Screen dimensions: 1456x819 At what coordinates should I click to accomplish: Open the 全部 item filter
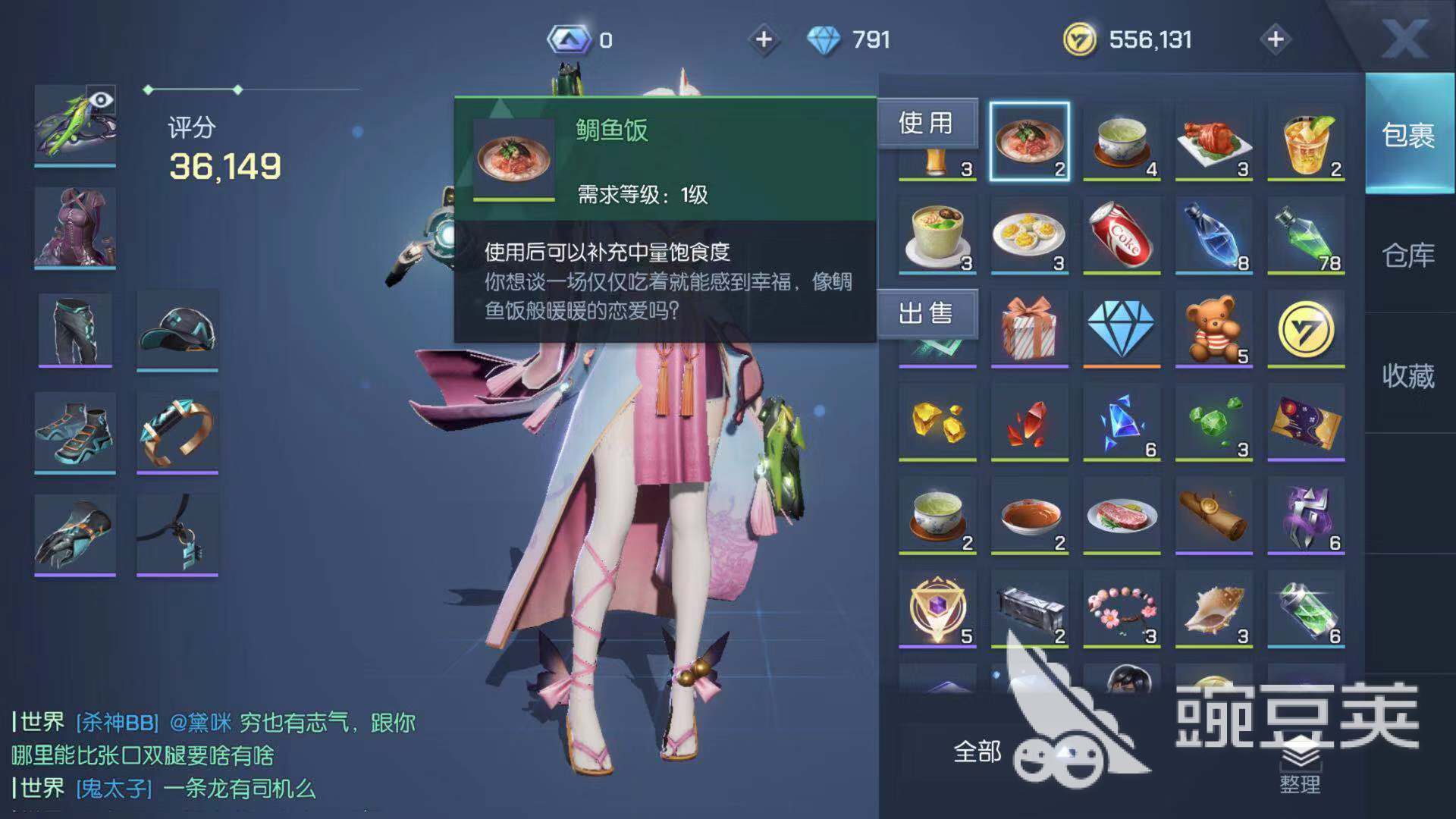(x=977, y=752)
